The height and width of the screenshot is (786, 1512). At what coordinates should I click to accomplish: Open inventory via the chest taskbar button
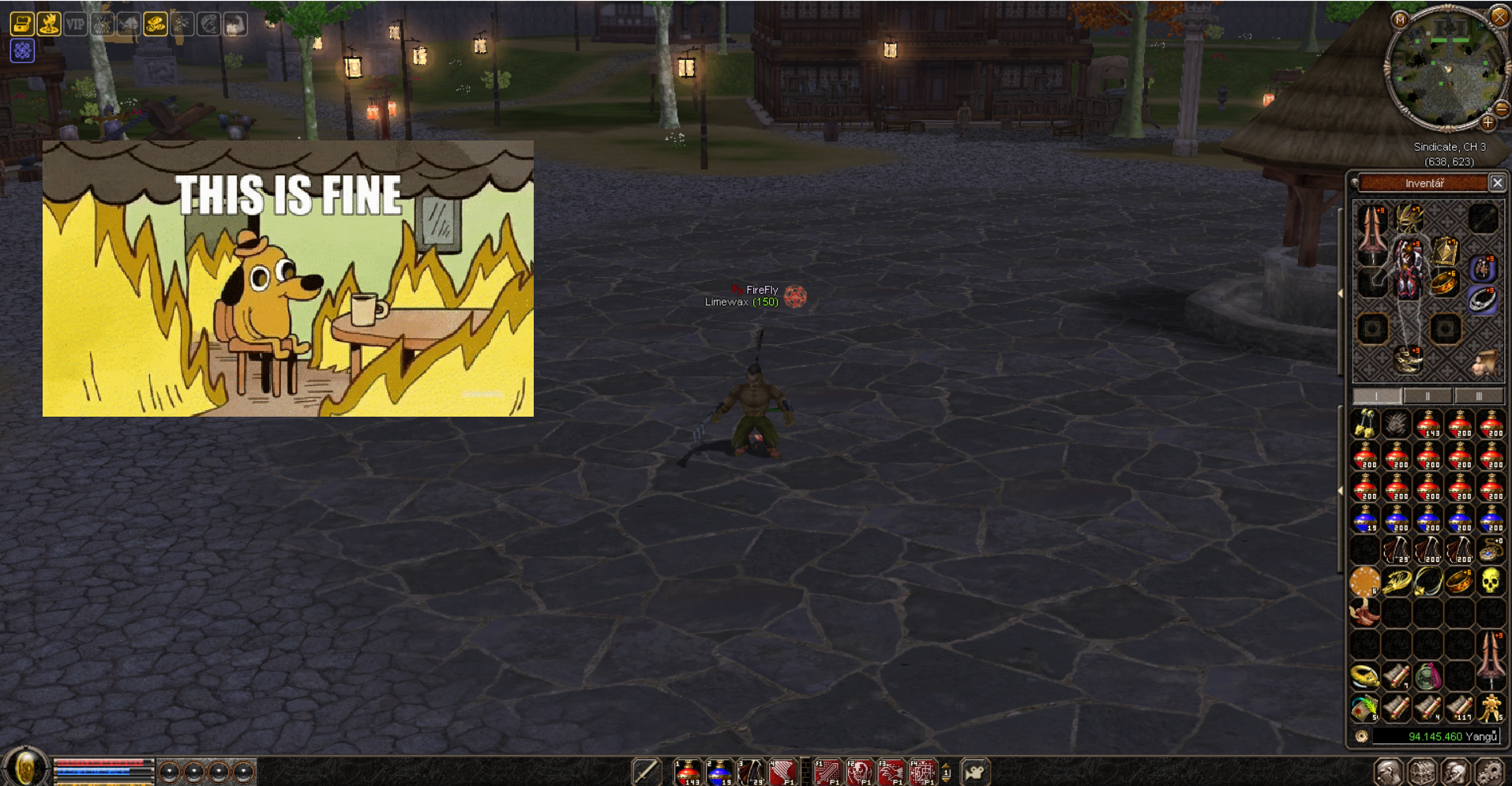1421,772
